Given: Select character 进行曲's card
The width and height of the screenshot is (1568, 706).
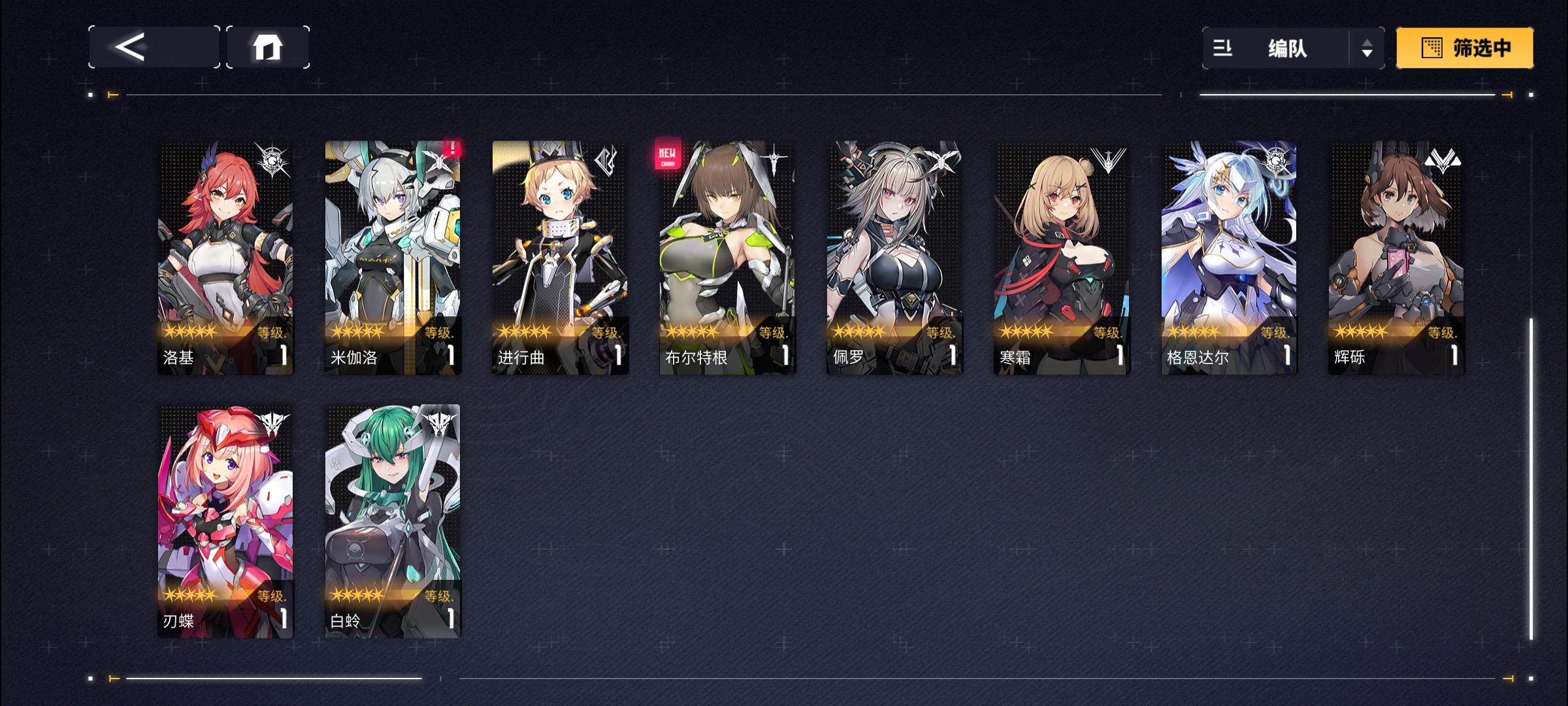Looking at the screenshot, I should point(559,255).
